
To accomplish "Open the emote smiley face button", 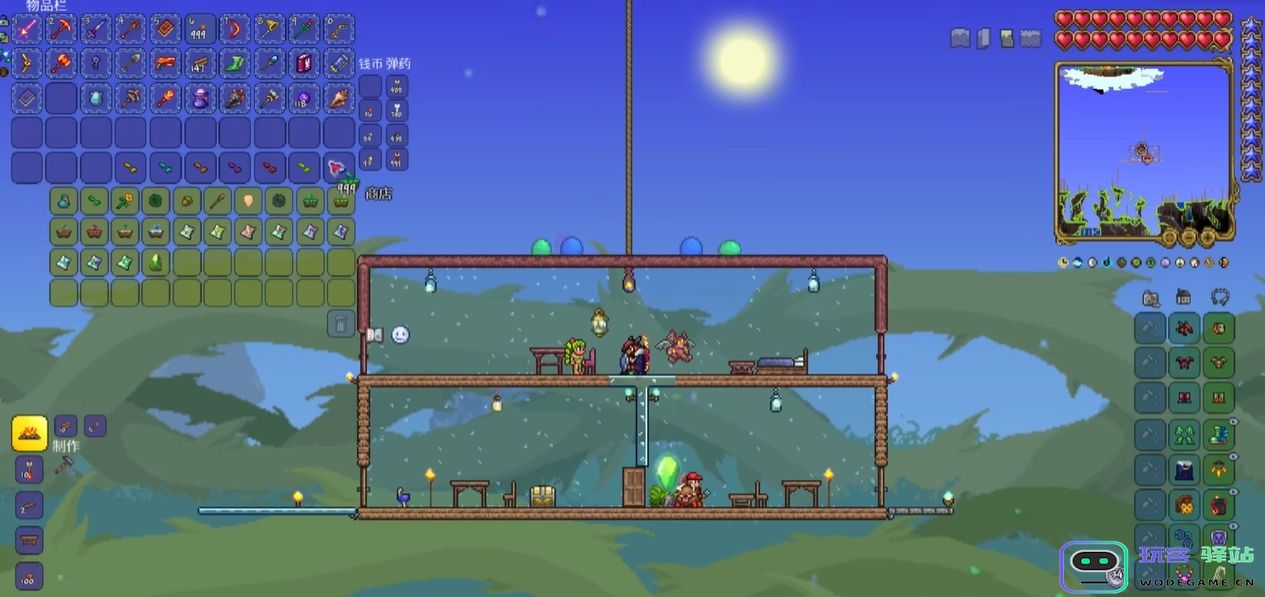I will pyautogui.click(x=400, y=335).
